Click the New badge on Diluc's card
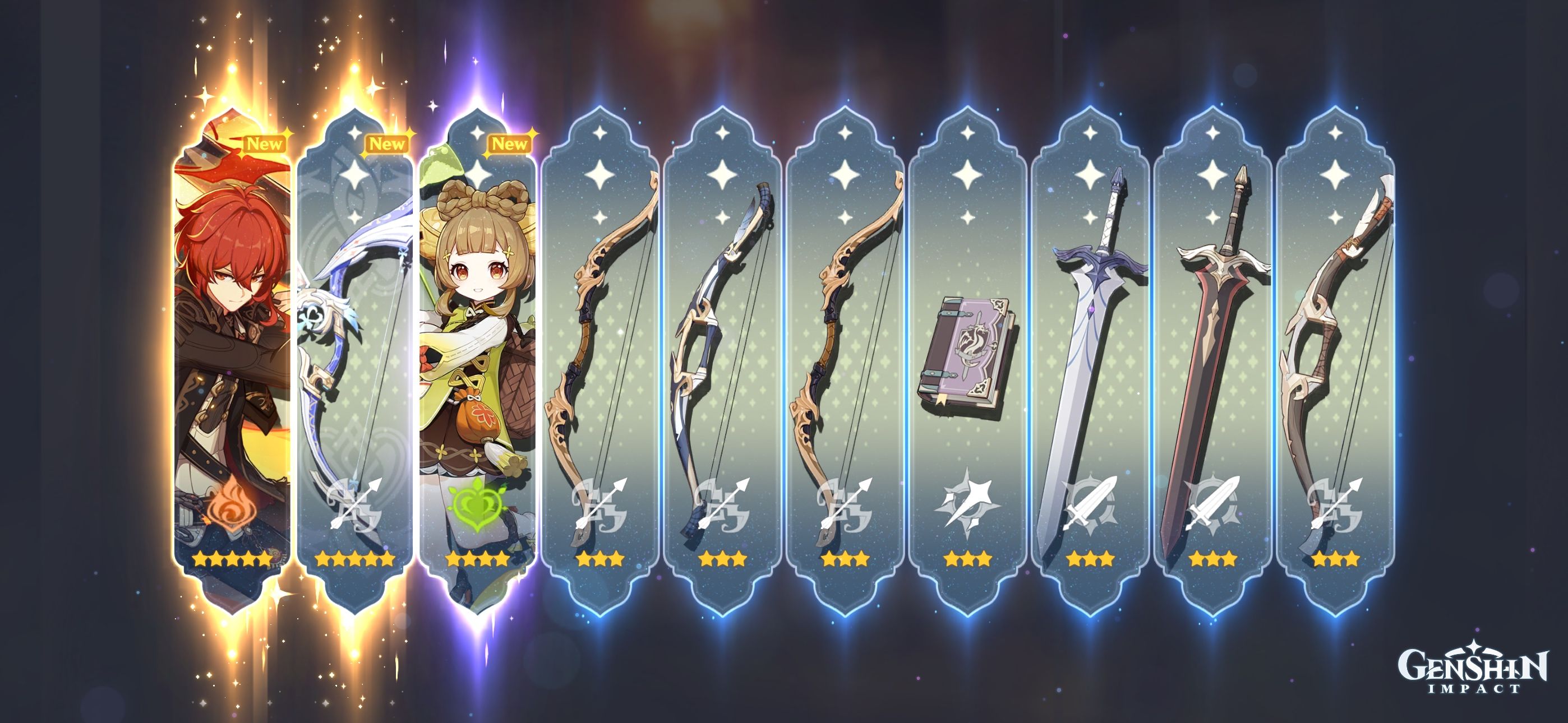Screen dimensions: 1568x723 [x=264, y=145]
